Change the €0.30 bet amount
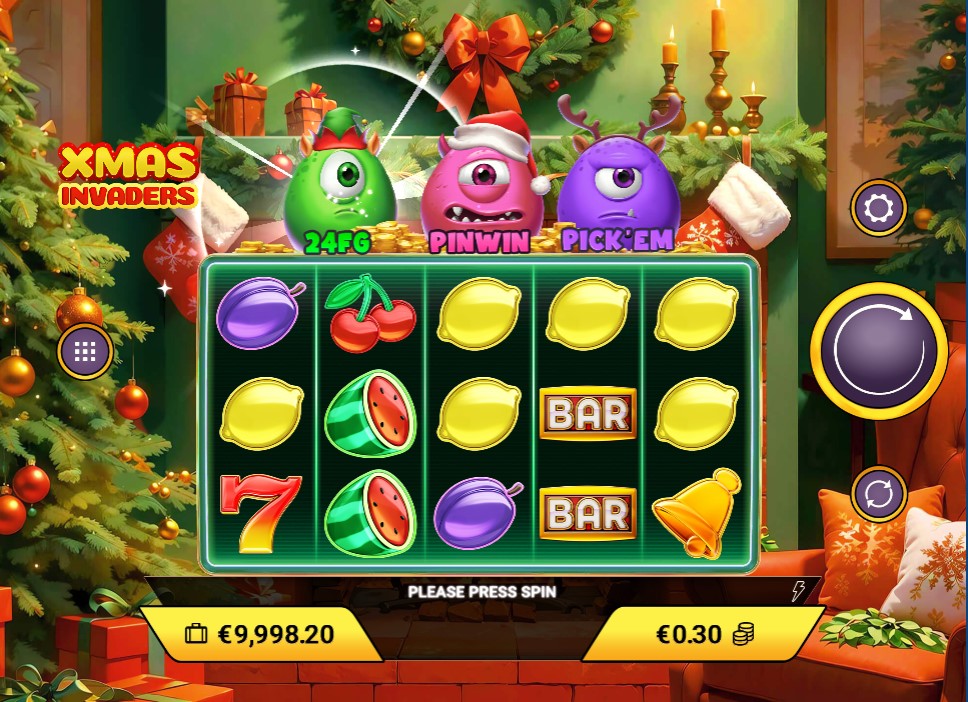Screen dimensions: 968x702 [704, 634]
